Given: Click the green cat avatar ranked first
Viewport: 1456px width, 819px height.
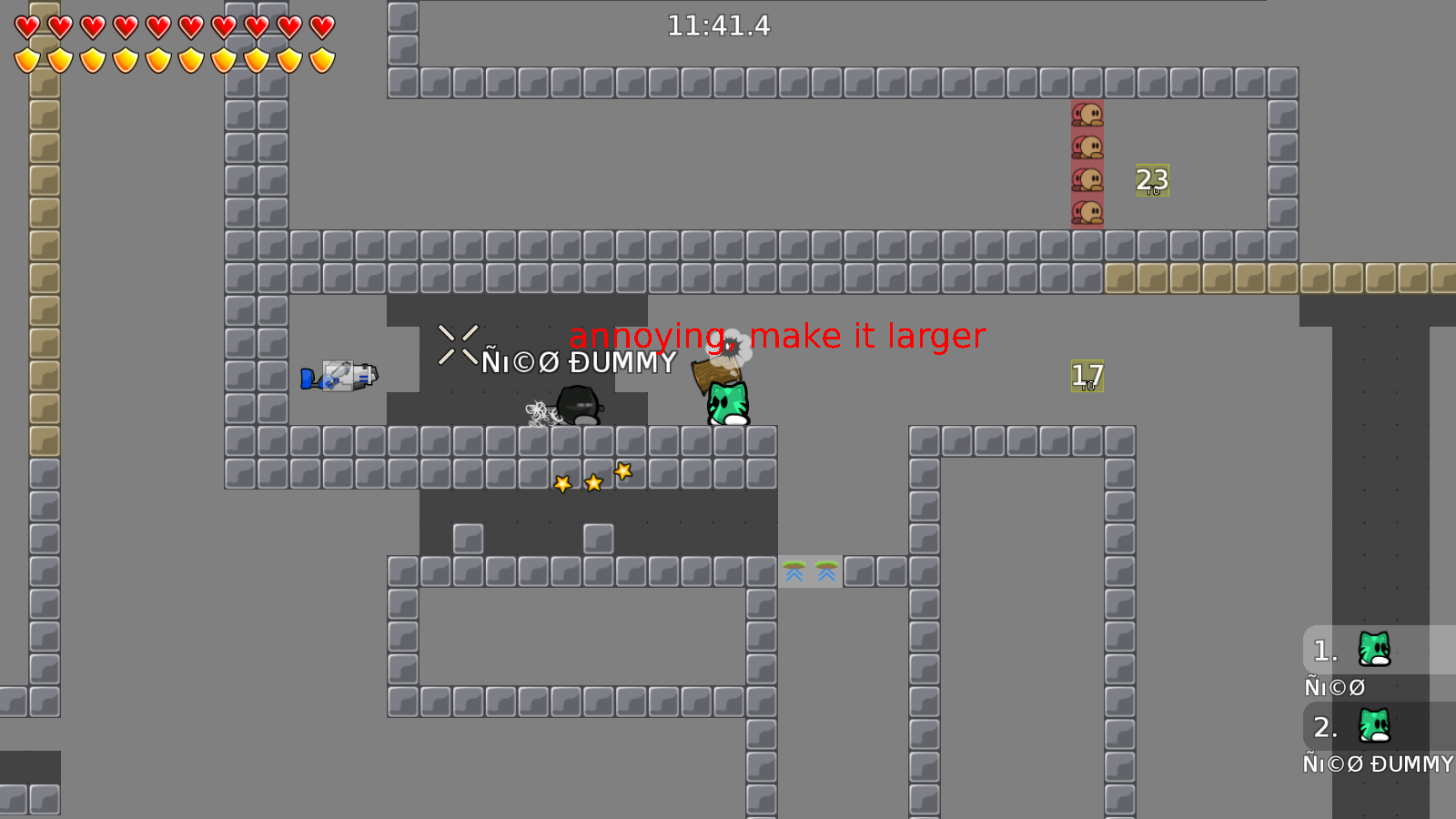Looking at the screenshot, I should (x=1373, y=650).
